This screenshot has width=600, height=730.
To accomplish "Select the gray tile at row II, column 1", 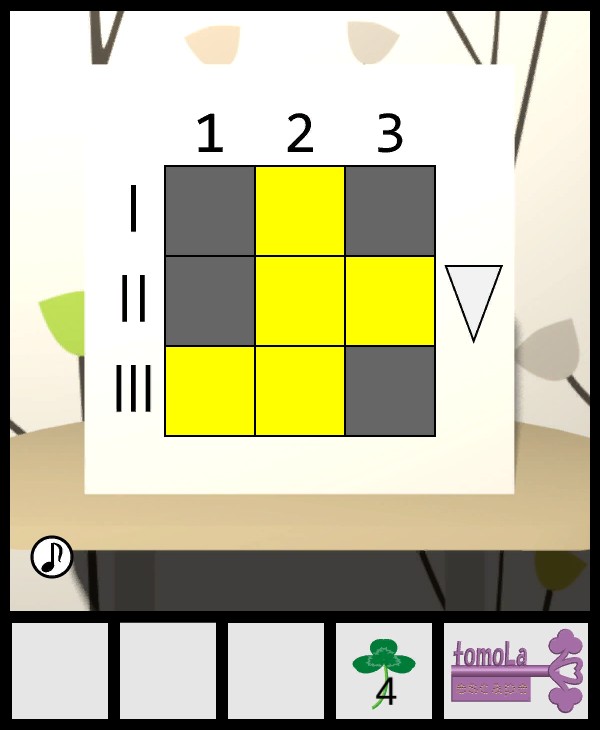I will click(210, 301).
